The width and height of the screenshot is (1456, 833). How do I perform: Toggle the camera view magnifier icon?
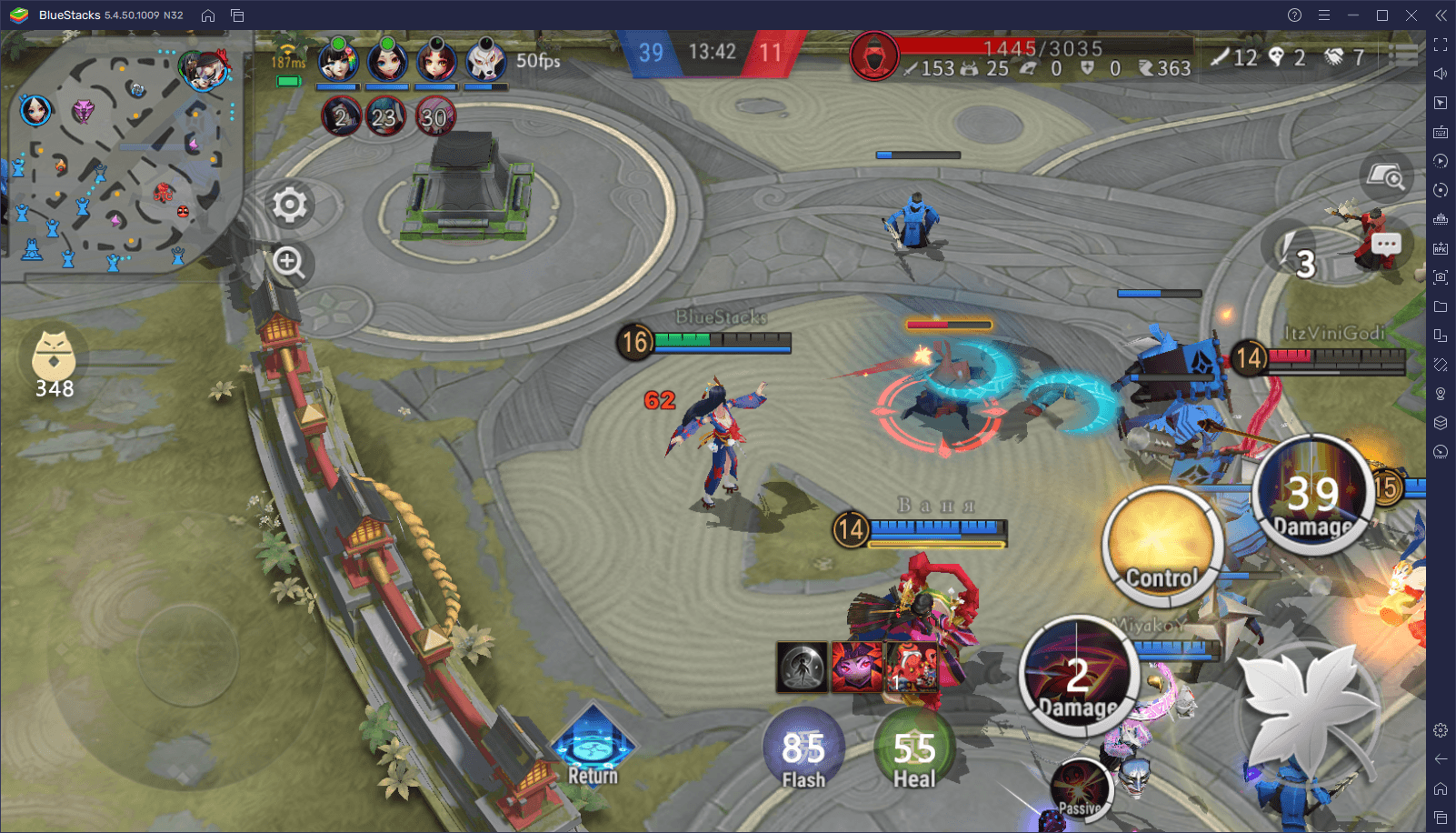pyautogui.click(x=1386, y=174)
